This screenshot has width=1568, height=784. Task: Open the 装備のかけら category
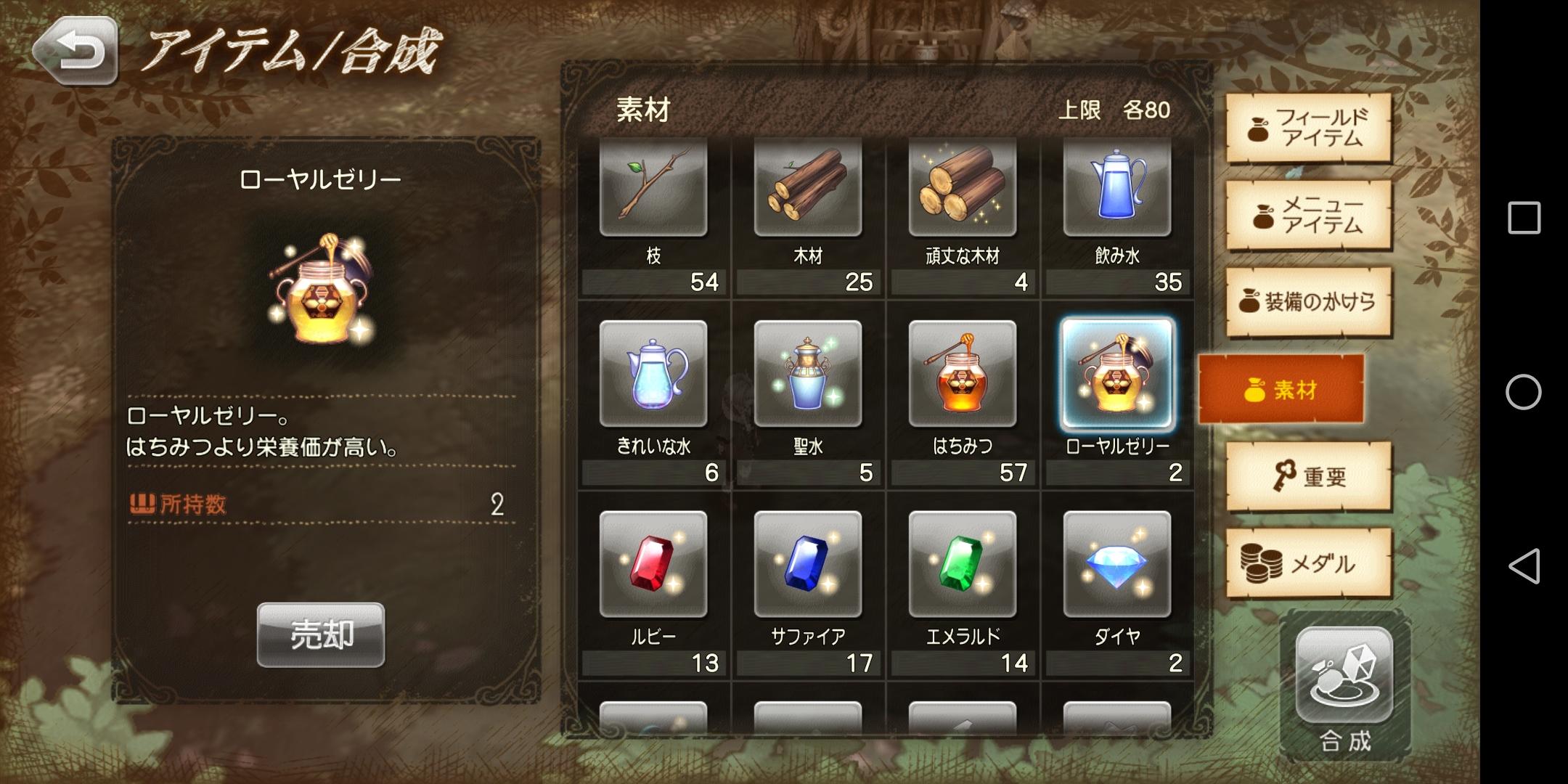coord(1307,303)
